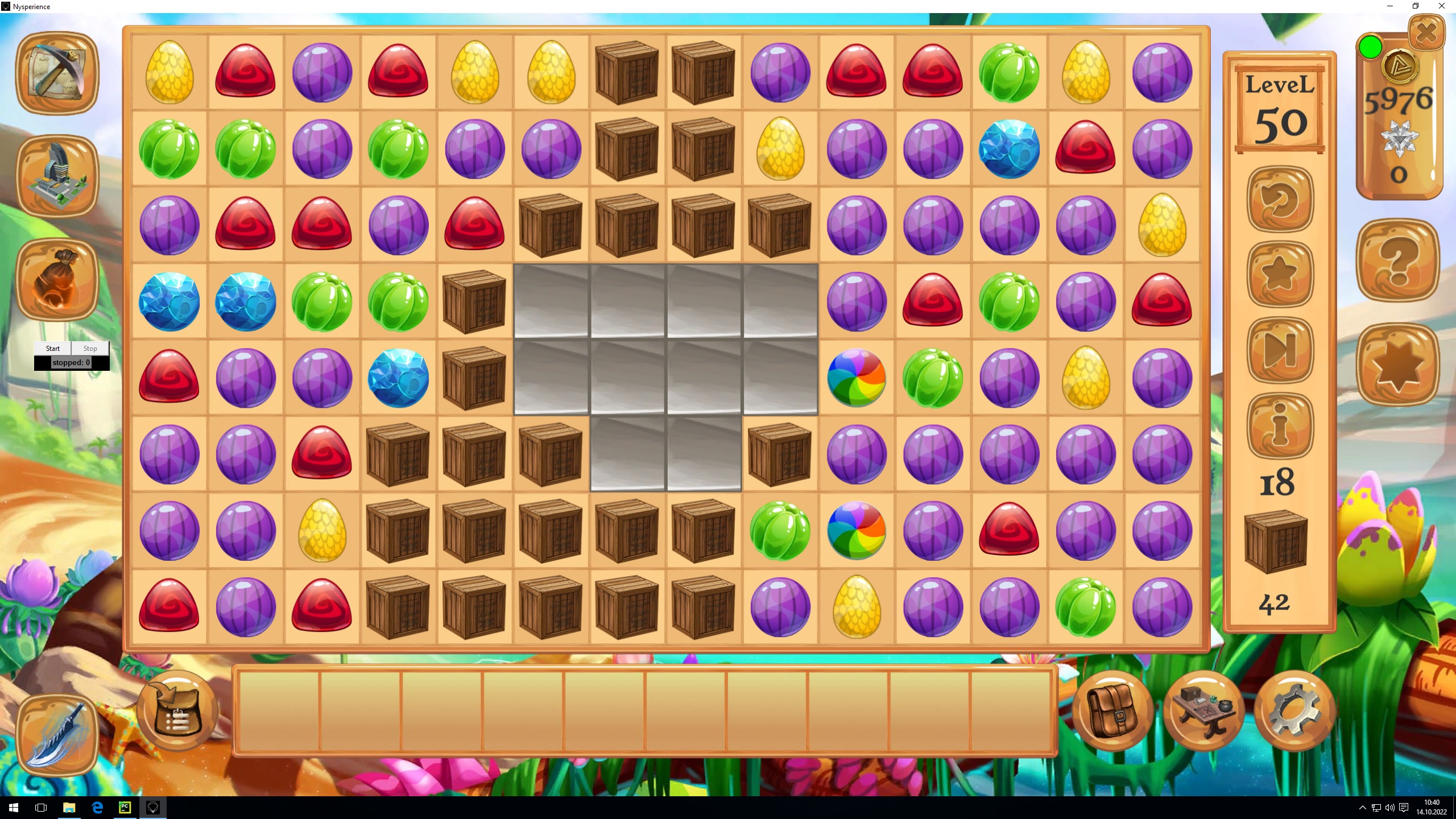The height and width of the screenshot is (819, 1456).
Task: Open the gear settings button
Action: [x=1294, y=711]
